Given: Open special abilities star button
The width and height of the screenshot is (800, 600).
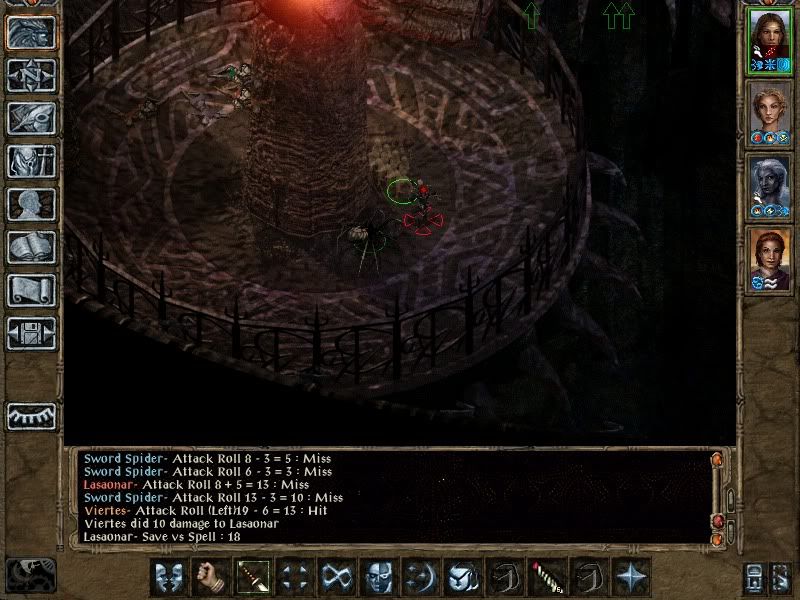Looking at the screenshot, I should point(630,577).
